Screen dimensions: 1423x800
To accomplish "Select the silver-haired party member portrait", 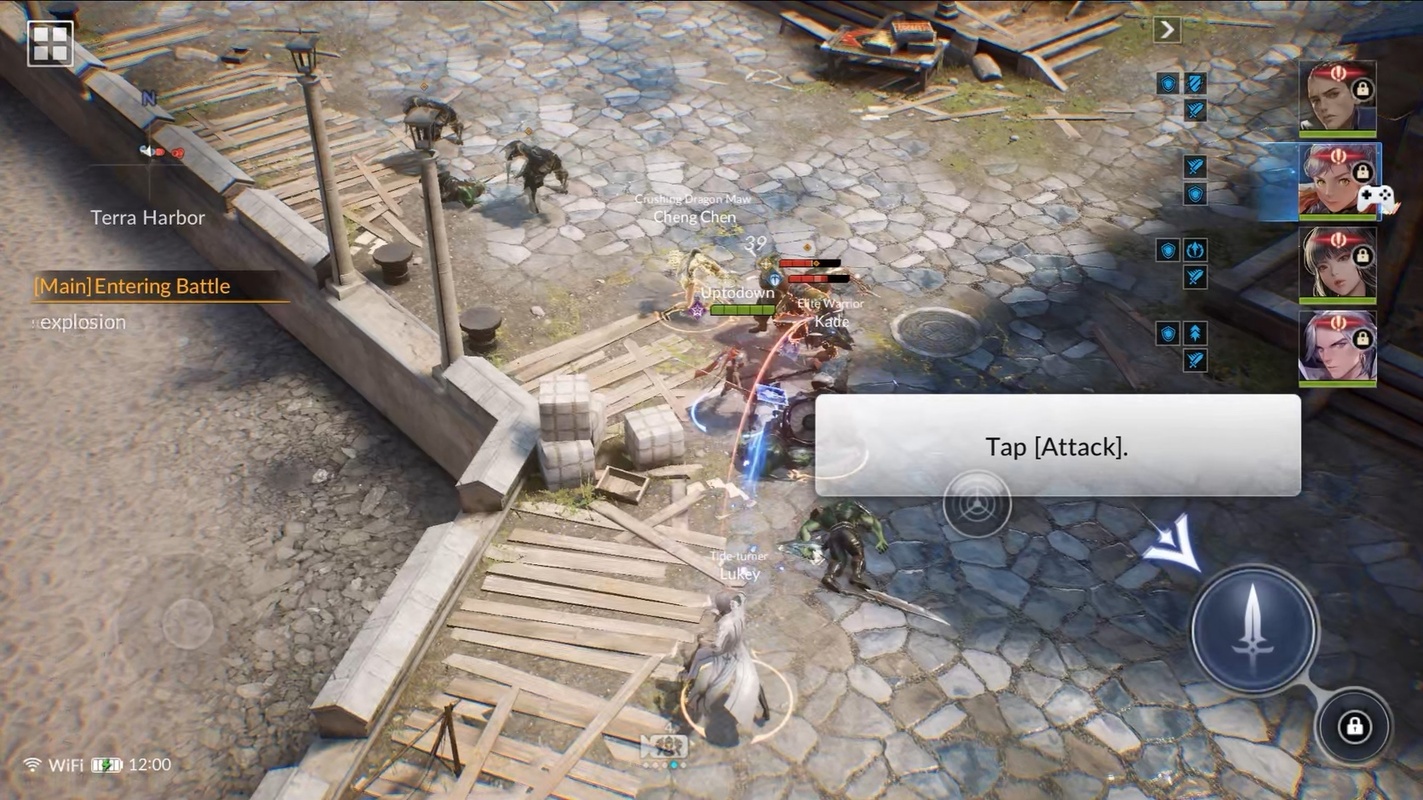I will (1337, 348).
